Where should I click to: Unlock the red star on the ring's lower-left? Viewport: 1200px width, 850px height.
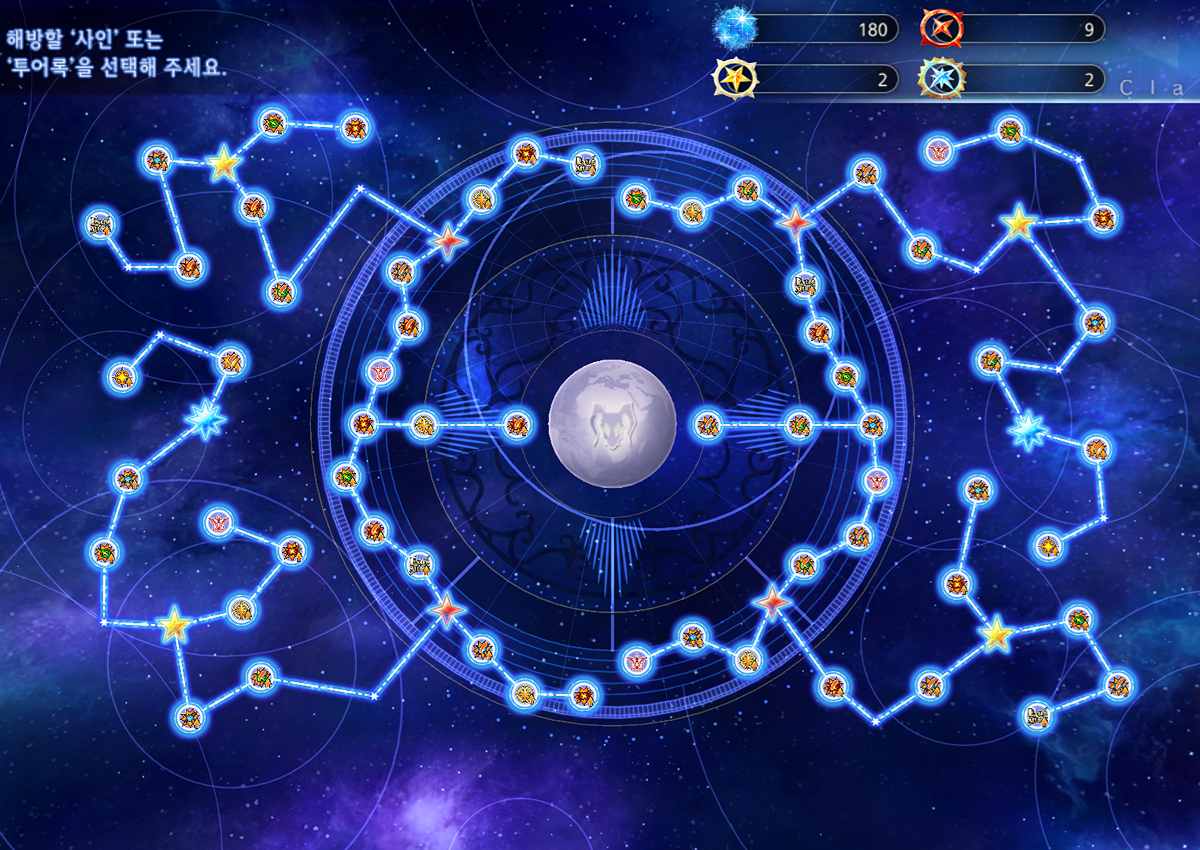pyautogui.click(x=446, y=608)
